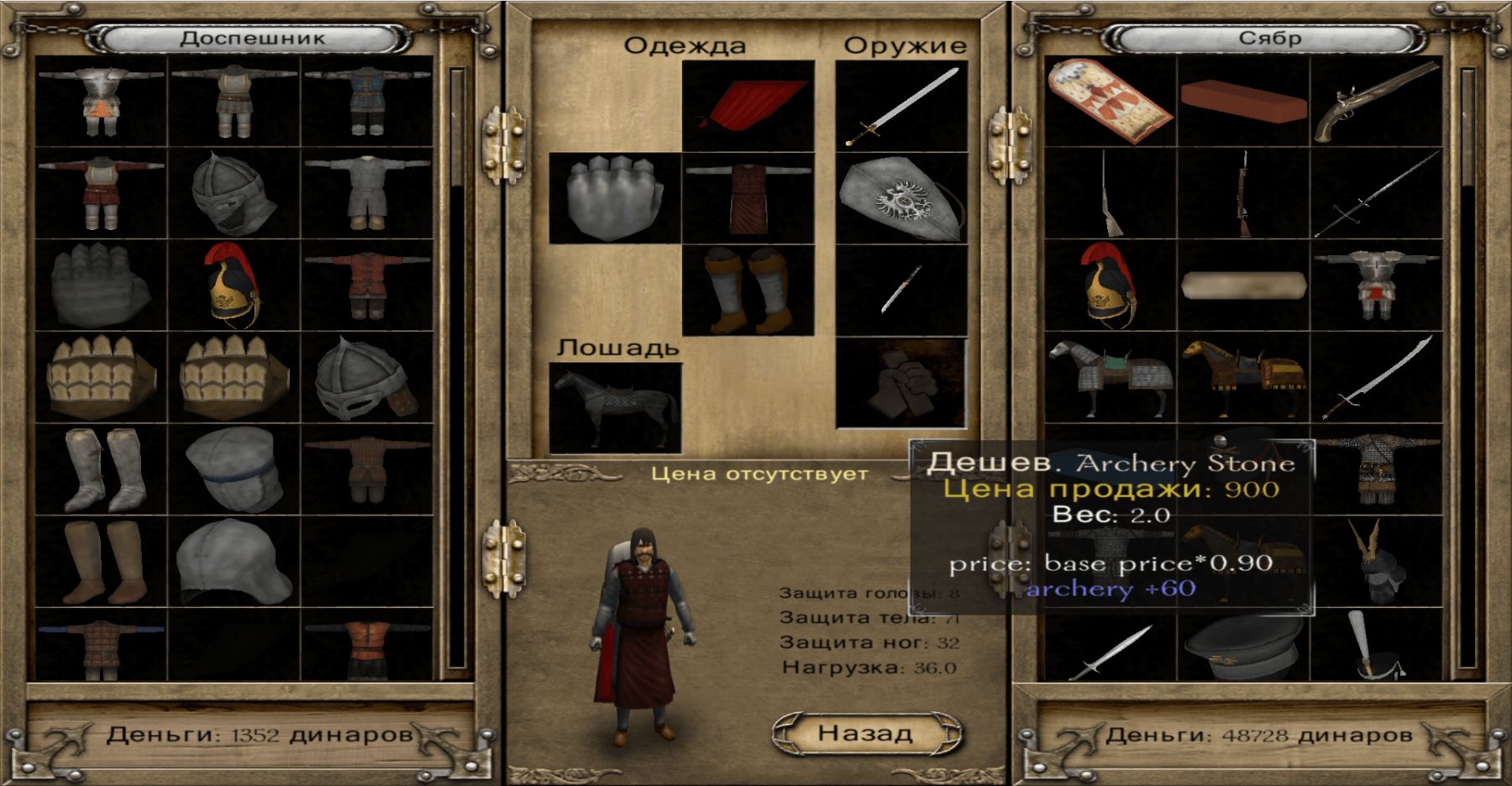Select the equipped boots slot

point(748,290)
